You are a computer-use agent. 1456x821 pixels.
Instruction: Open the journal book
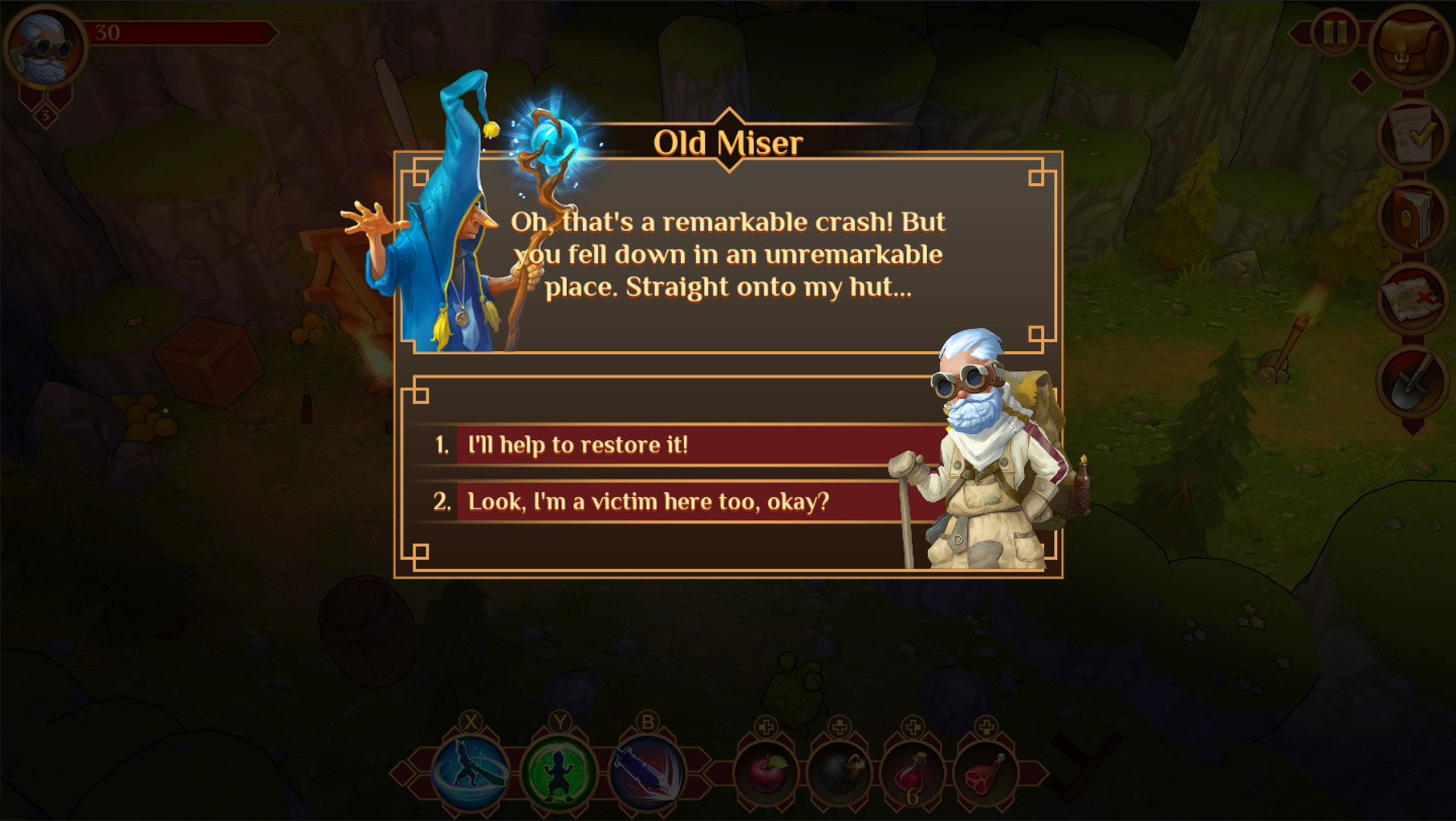pos(1413,219)
